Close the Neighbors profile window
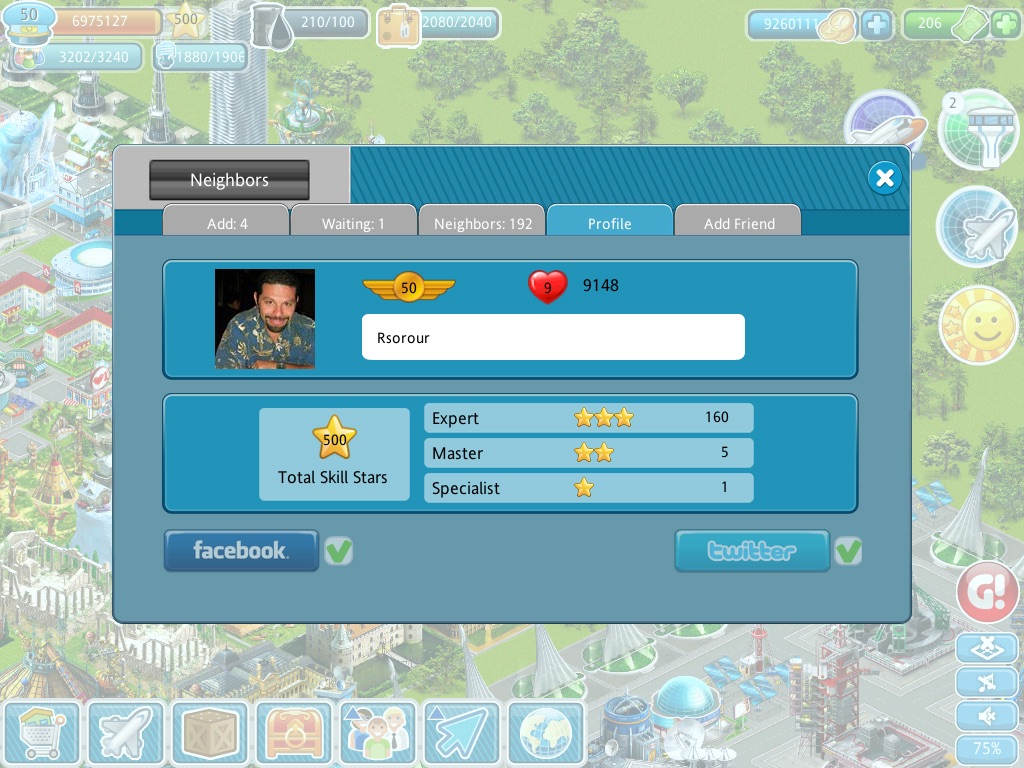Image resolution: width=1024 pixels, height=768 pixels. pos(884,178)
